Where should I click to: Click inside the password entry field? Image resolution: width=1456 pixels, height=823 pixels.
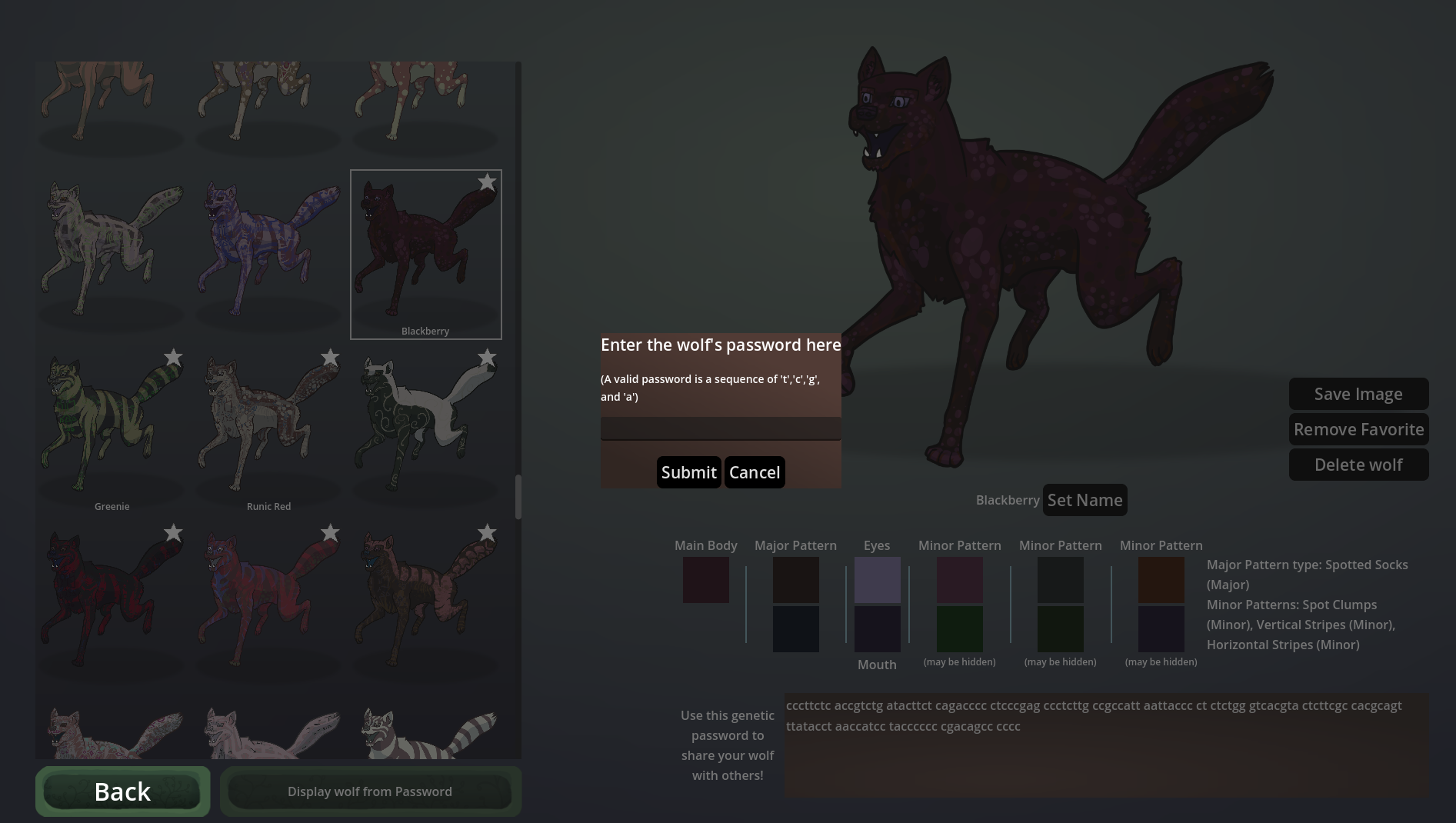click(x=721, y=428)
